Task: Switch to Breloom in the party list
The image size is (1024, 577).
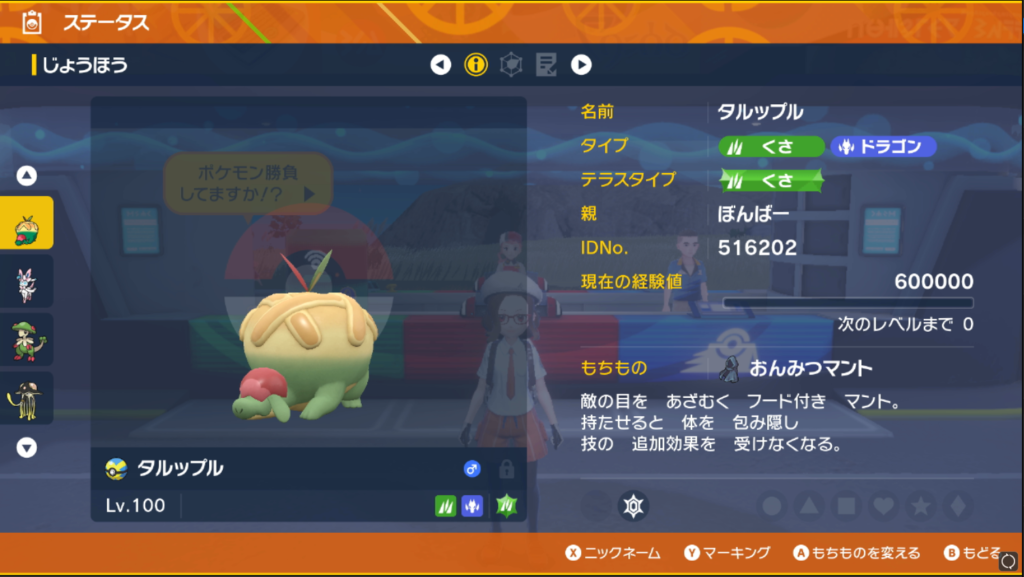Action: coord(27,340)
